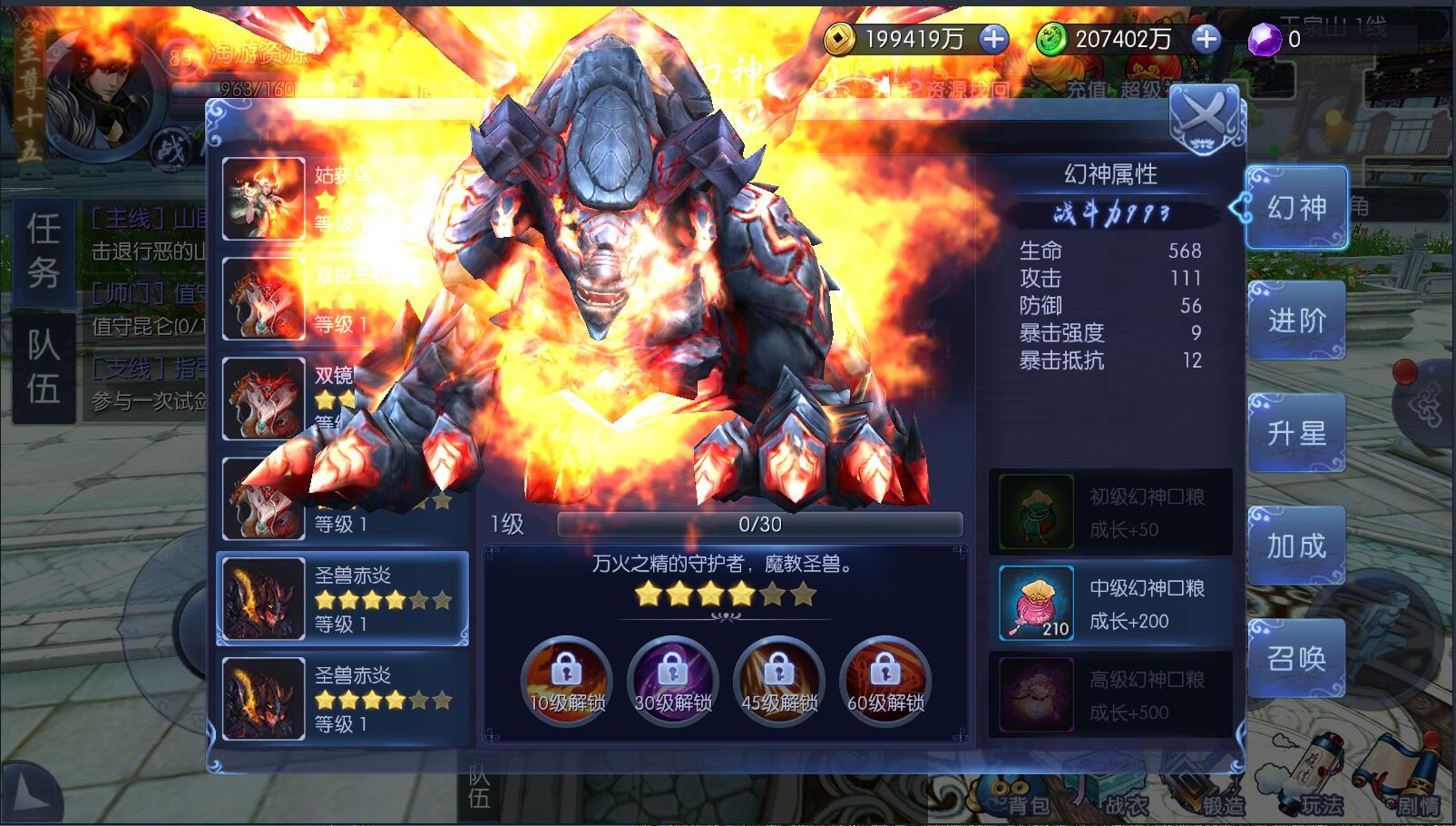
Task: Open the 加成 tab
Action: [1295, 546]
